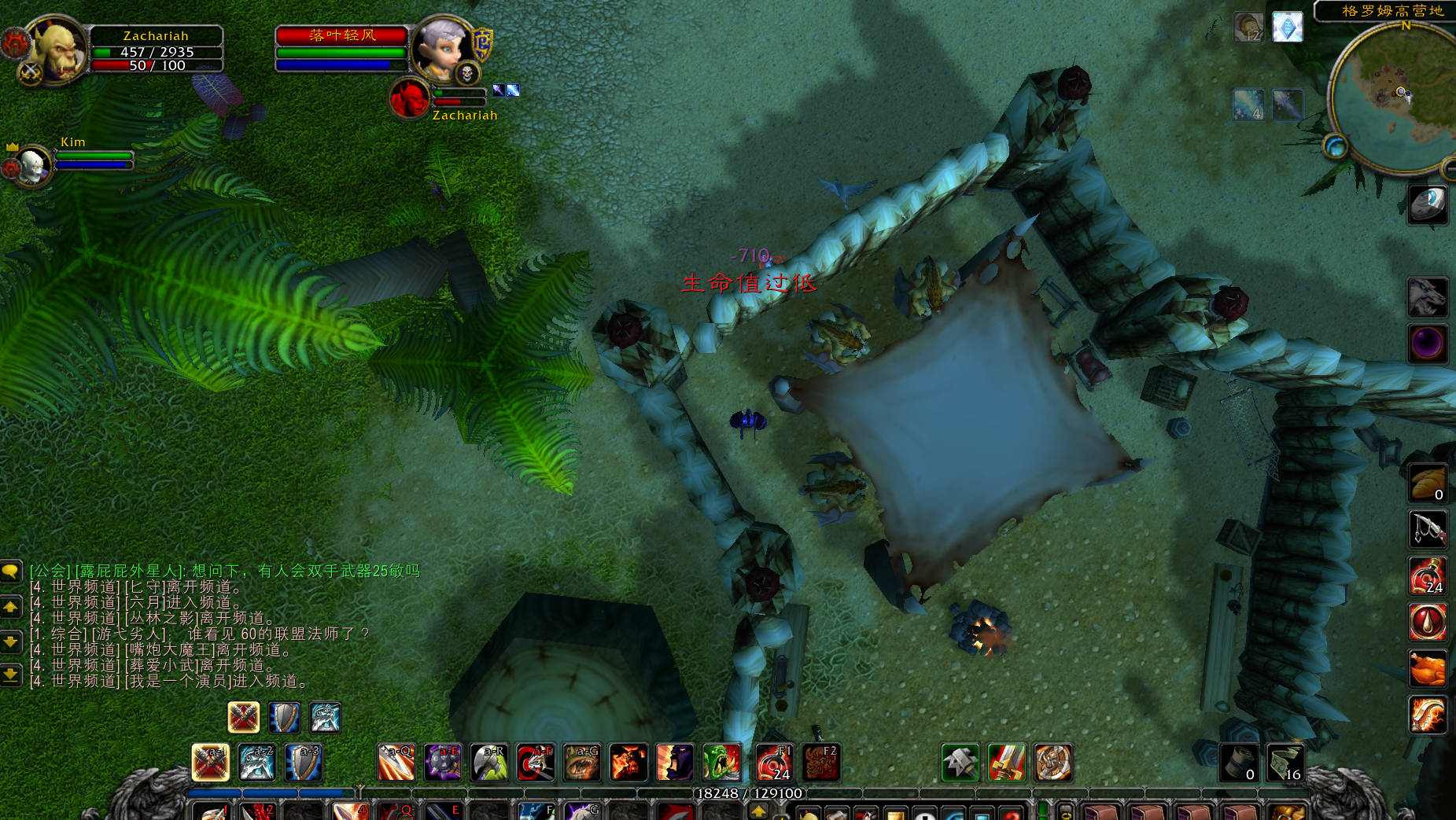The image size is (1456, 820).
Task: Eat the roast chicken food item
Action: pos(1428,669)
